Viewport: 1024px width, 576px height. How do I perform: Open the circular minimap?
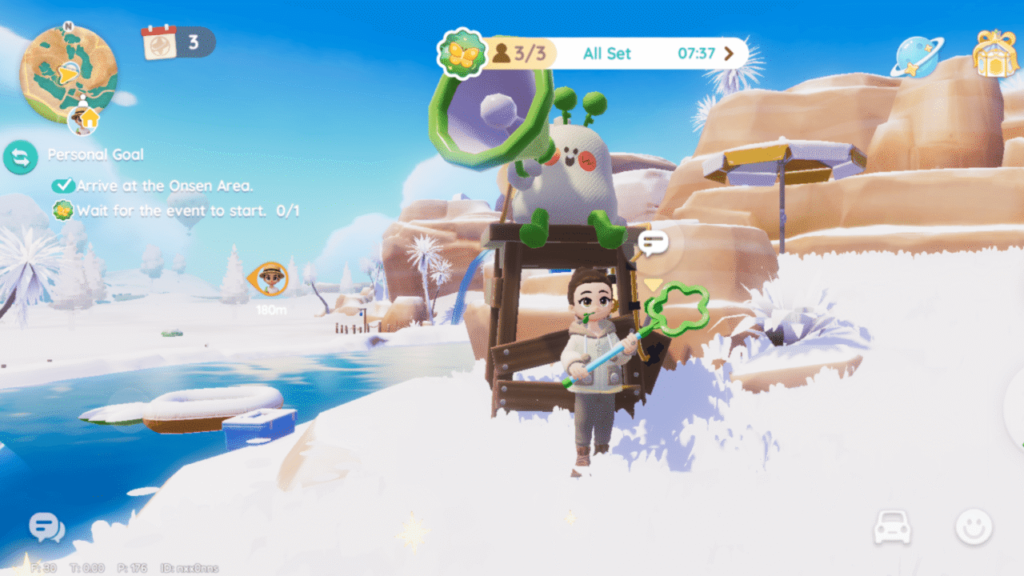[x=69, y=70]
